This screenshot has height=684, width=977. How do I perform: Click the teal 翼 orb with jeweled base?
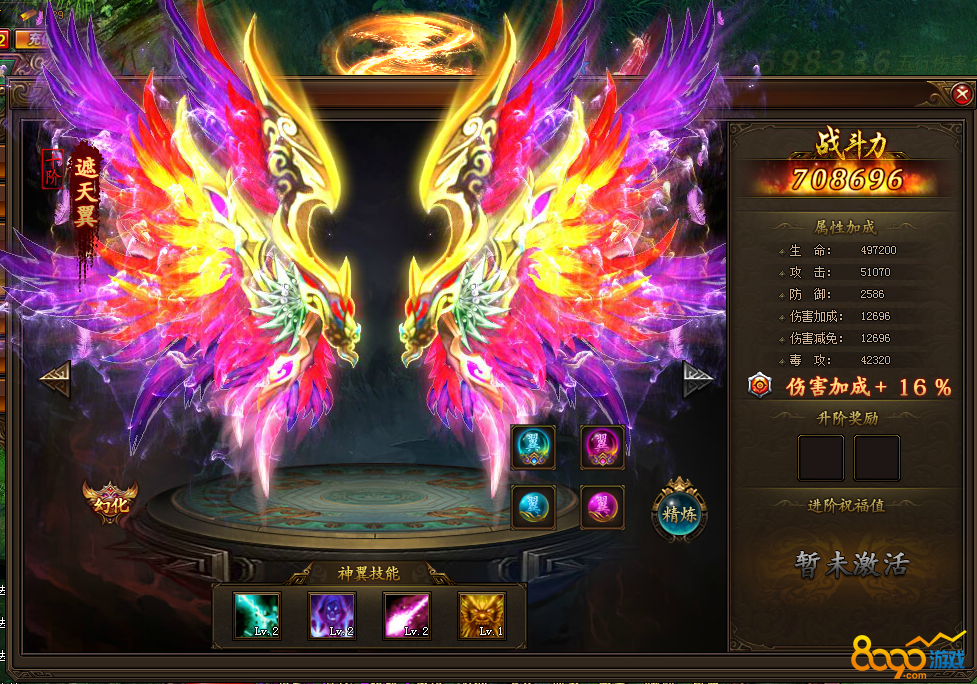click(x=533, y=447)
